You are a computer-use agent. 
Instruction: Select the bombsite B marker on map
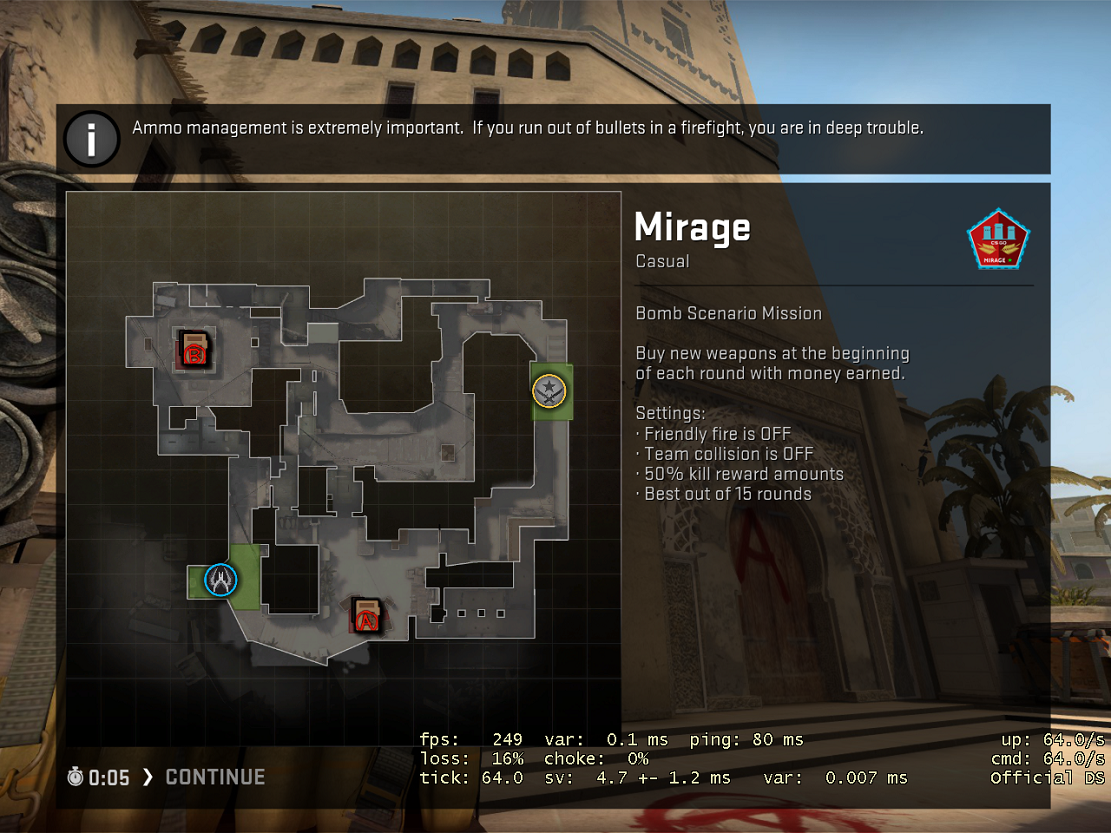[193, 349]
